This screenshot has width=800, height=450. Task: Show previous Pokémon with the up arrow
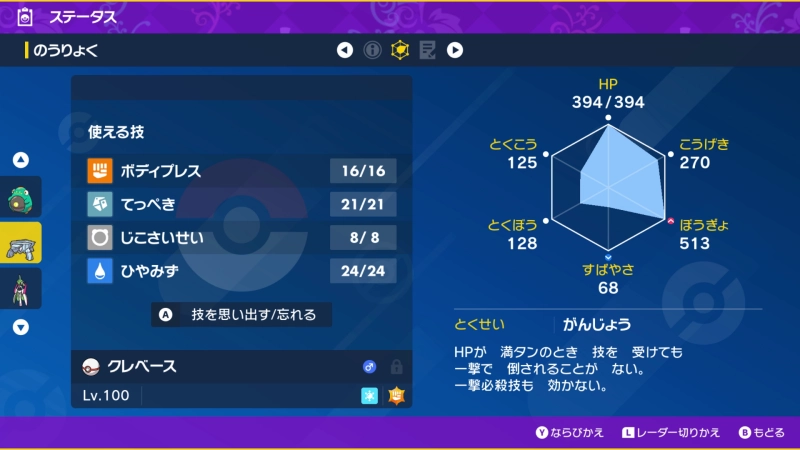point(21,160)
